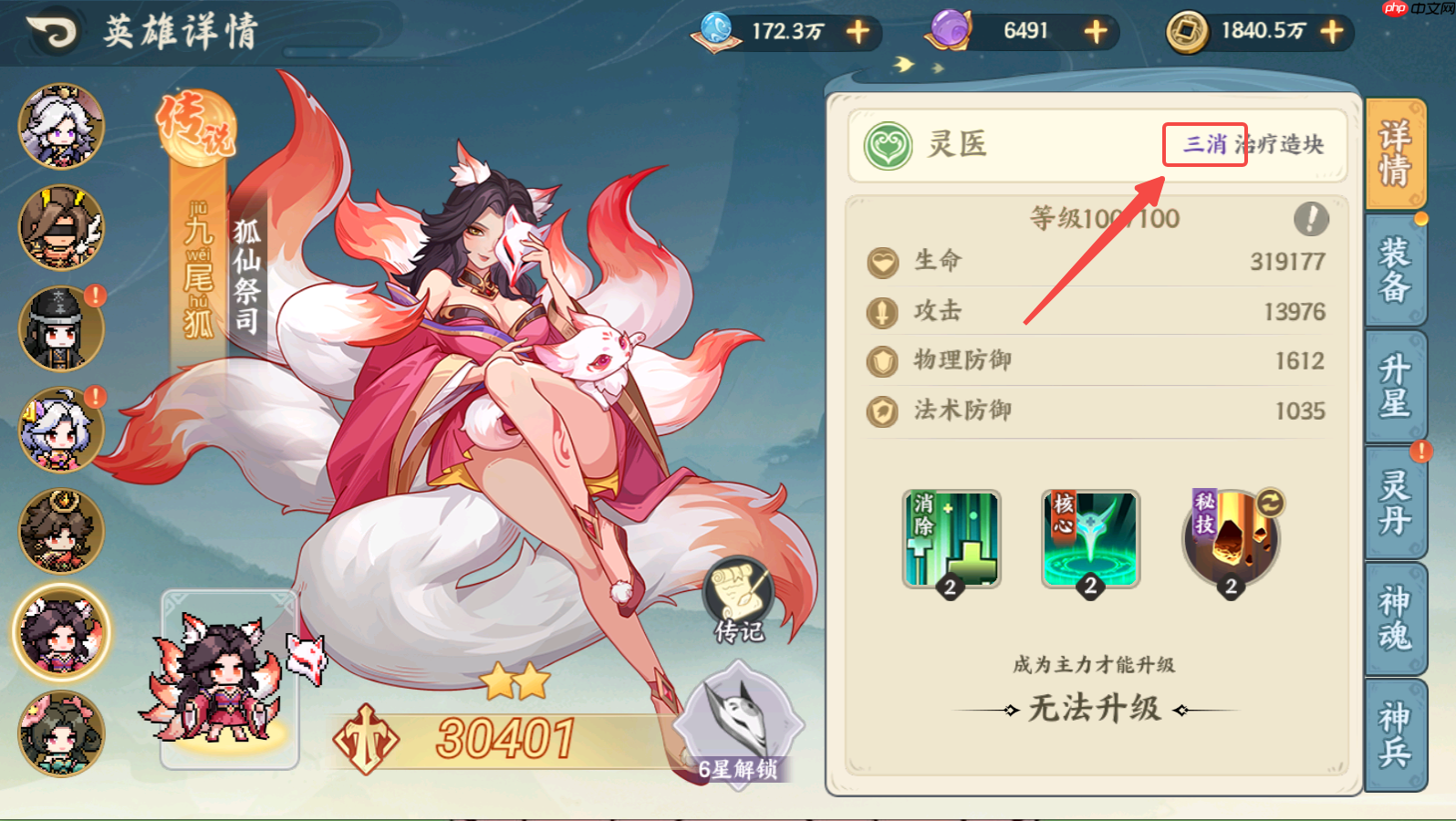This screenshot has height=821, width=1456.
Task: View the 秘技 secret technique skill icon
Action: click(1229, 540)
